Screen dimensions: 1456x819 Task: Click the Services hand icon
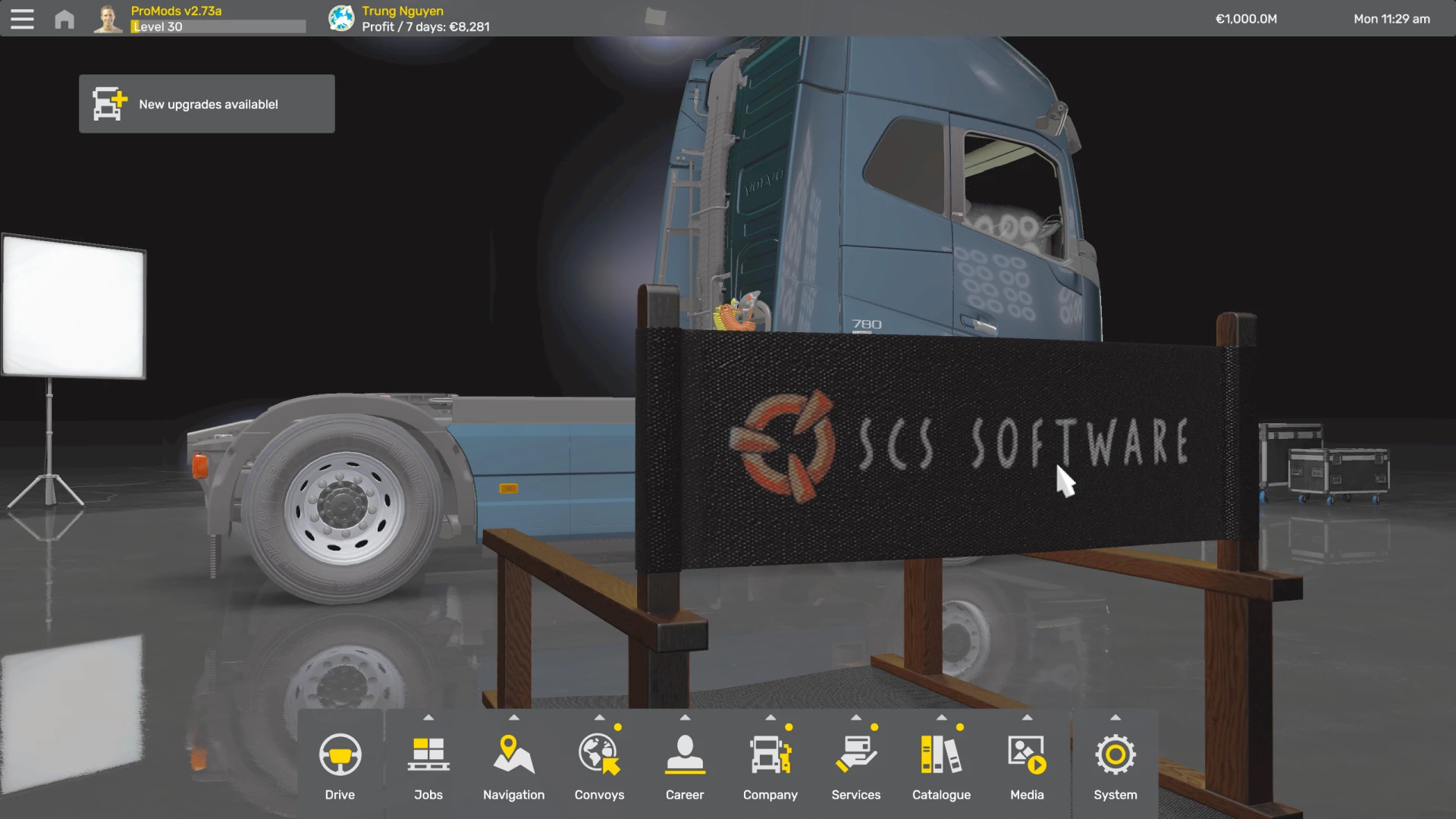[x=855, y=753]
